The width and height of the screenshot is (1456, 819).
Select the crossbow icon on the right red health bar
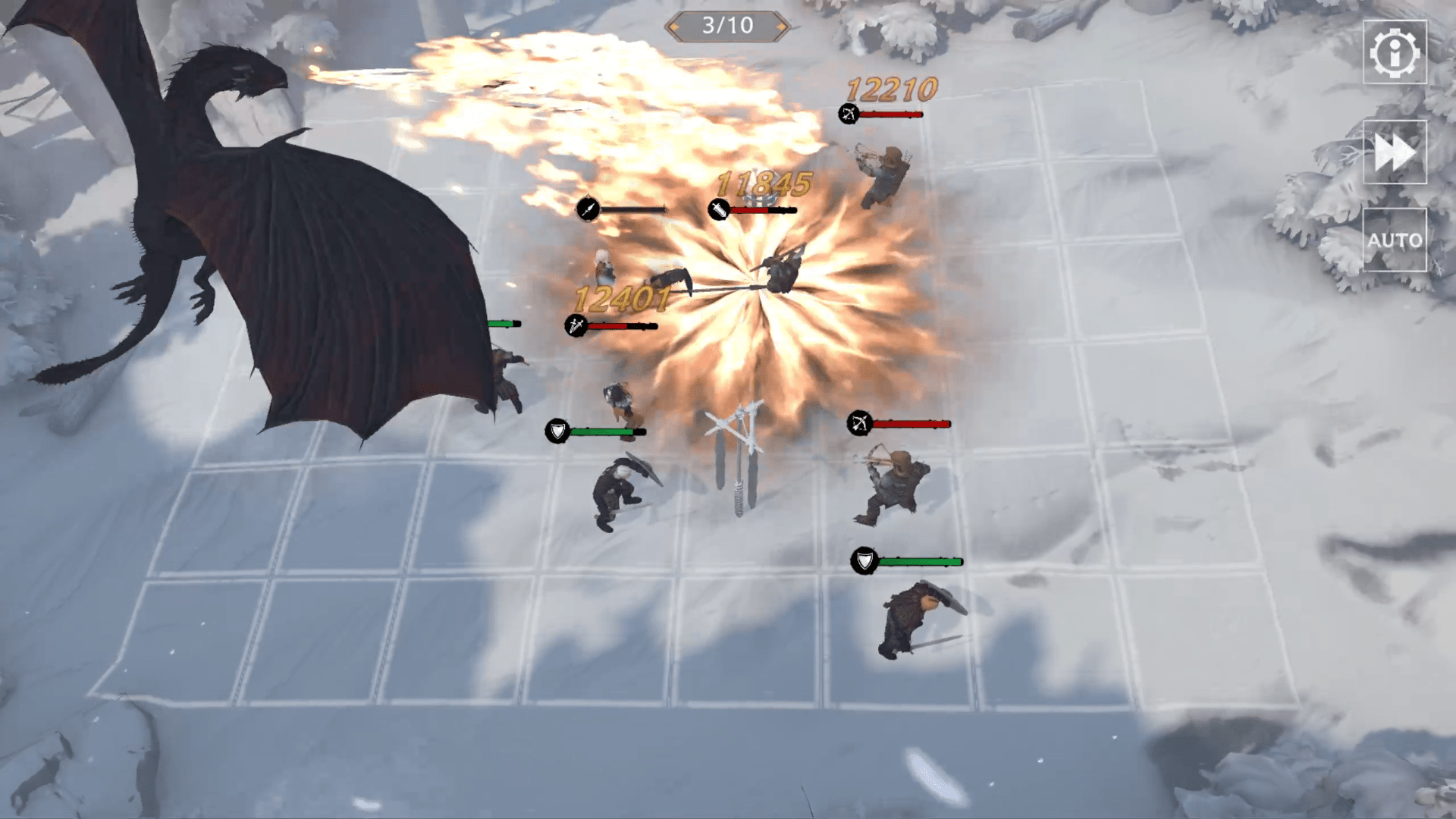(860, 425)
